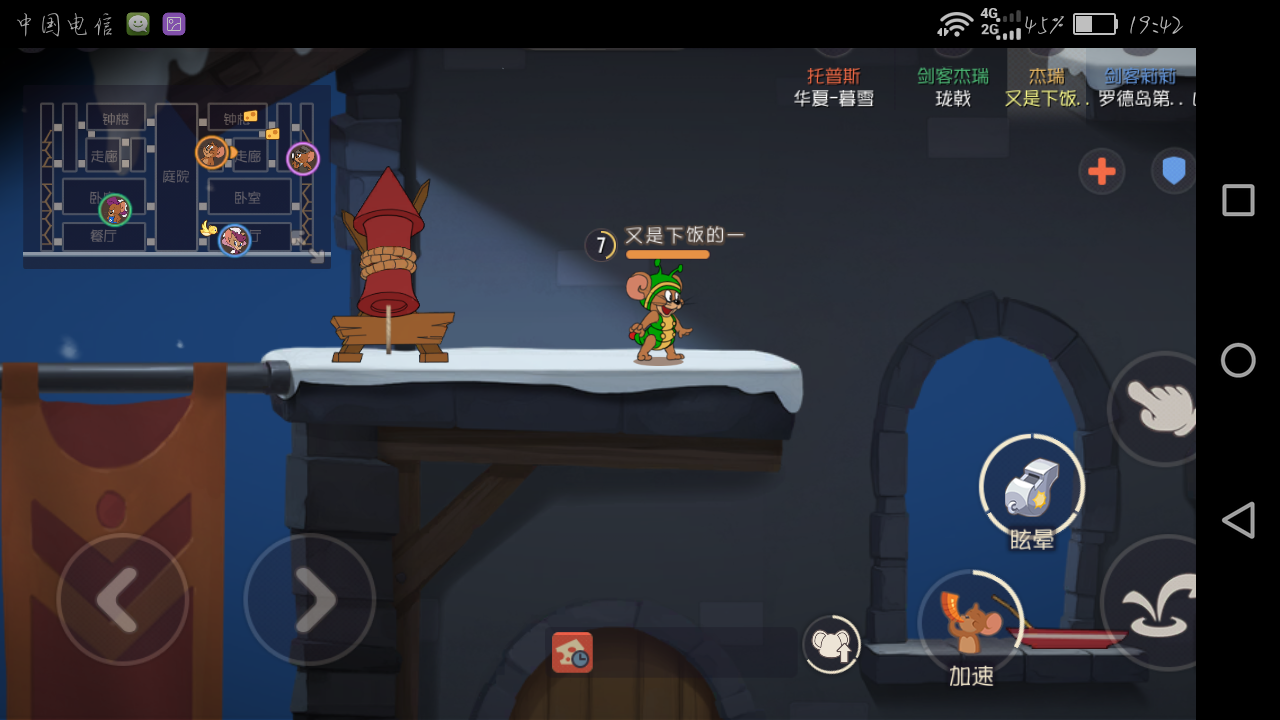1280x720 pixels.
Task: Tap the green face icon in the status bar
Action: pyautogui.click(x=138, y=22)
